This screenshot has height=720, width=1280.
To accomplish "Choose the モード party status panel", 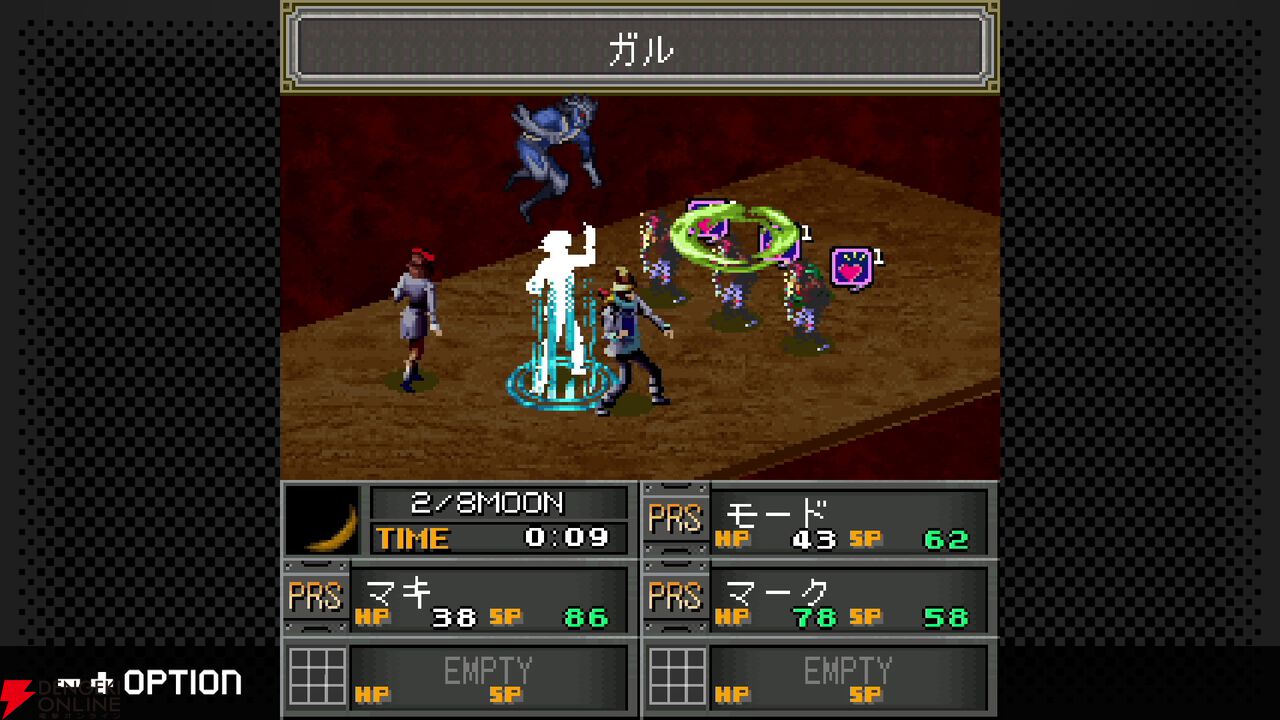I will tap(820, 520).
